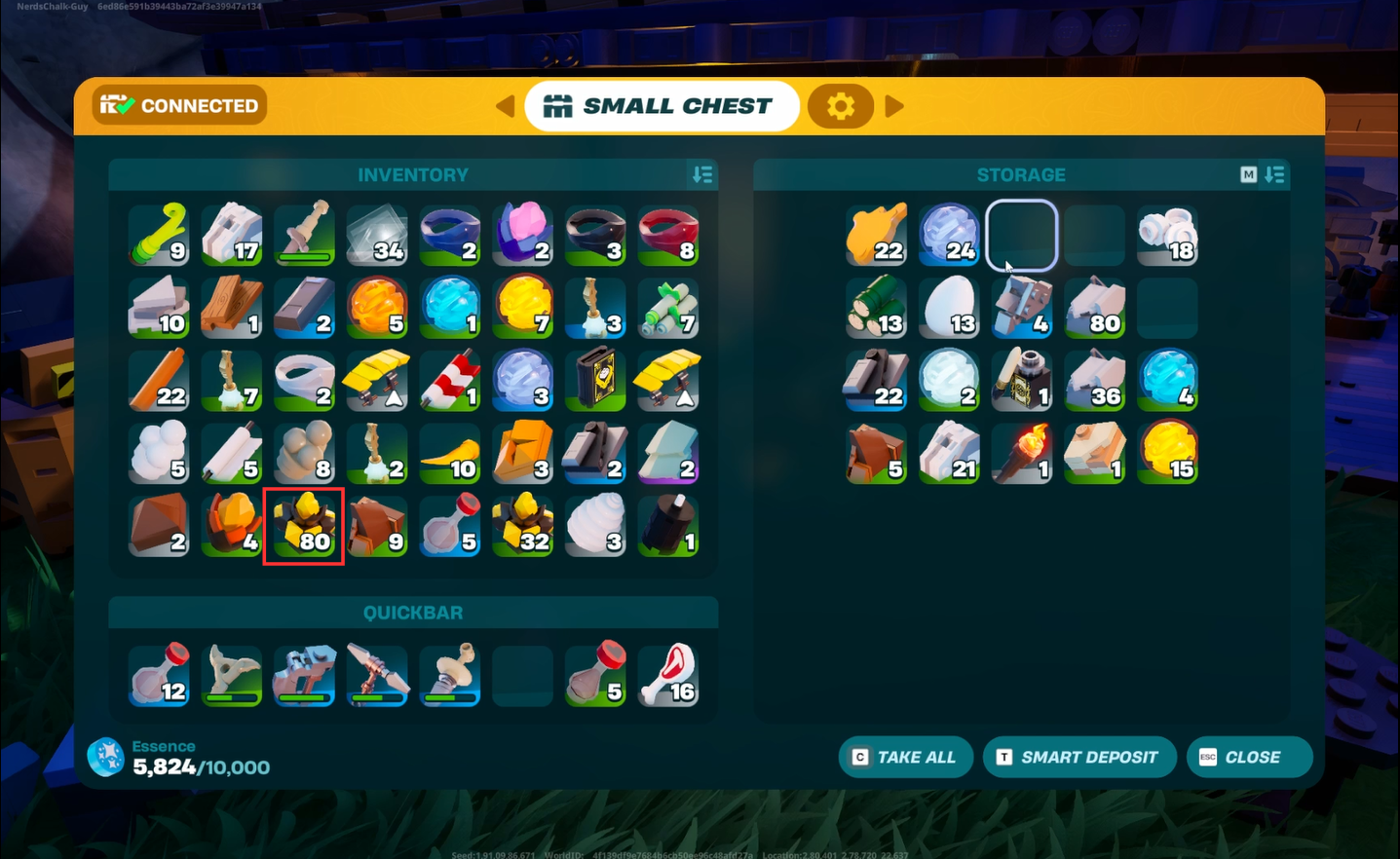
Task: Select the meat item with 16 in quickbar
Action: pos(668,674)
